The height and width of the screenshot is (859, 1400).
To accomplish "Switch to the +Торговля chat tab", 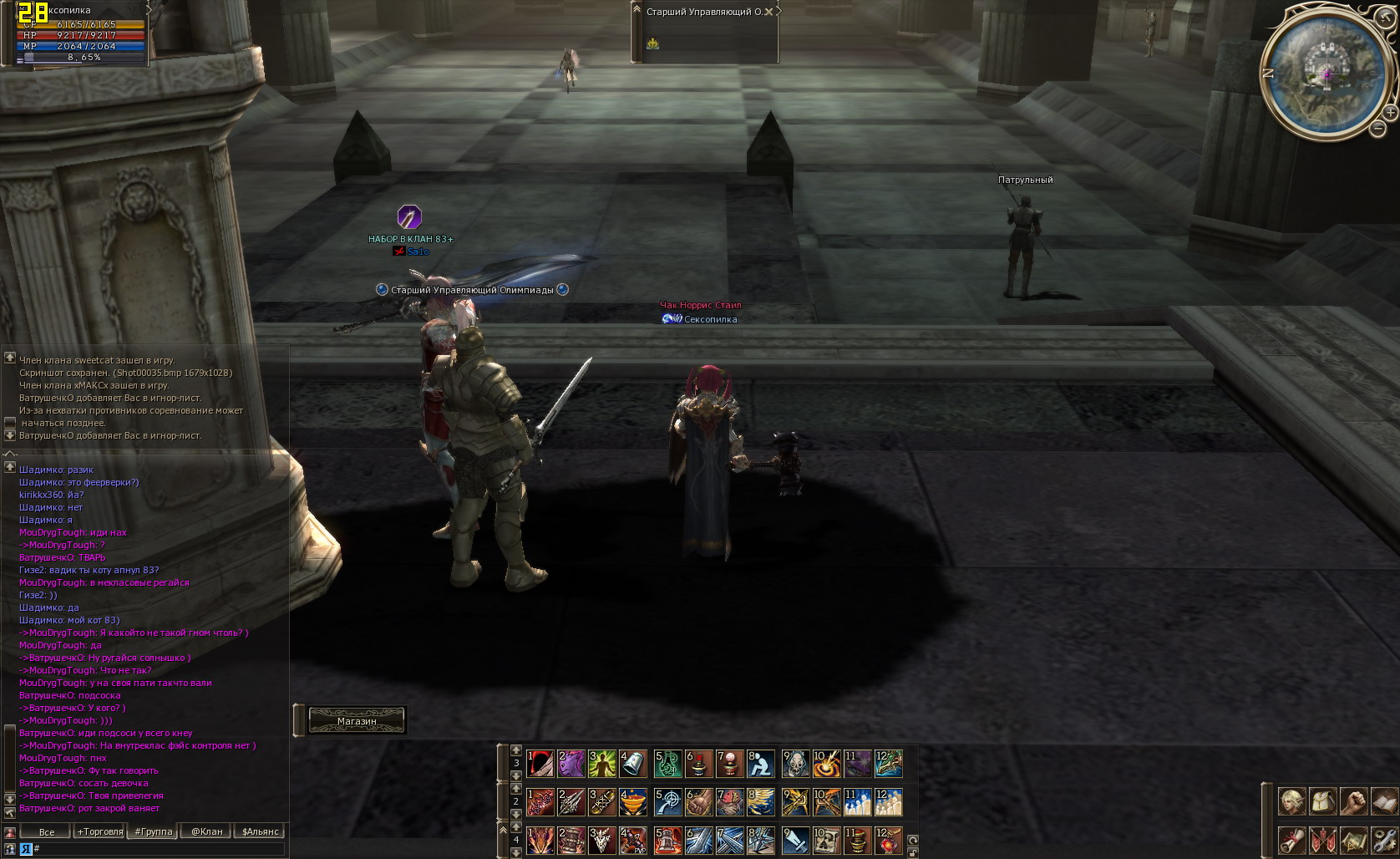I will (100, 831).
